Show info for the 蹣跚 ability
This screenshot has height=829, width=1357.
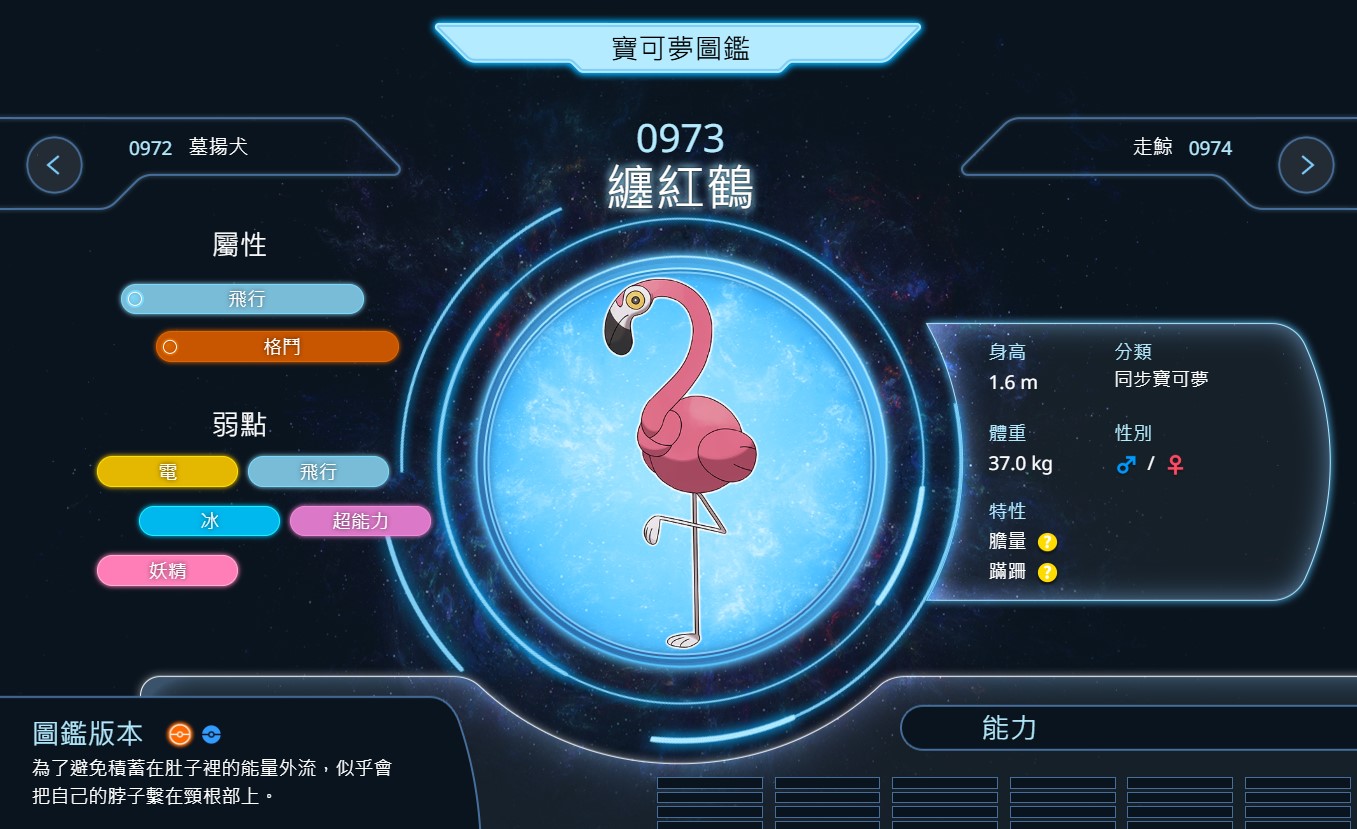(x=1047, y=572)
